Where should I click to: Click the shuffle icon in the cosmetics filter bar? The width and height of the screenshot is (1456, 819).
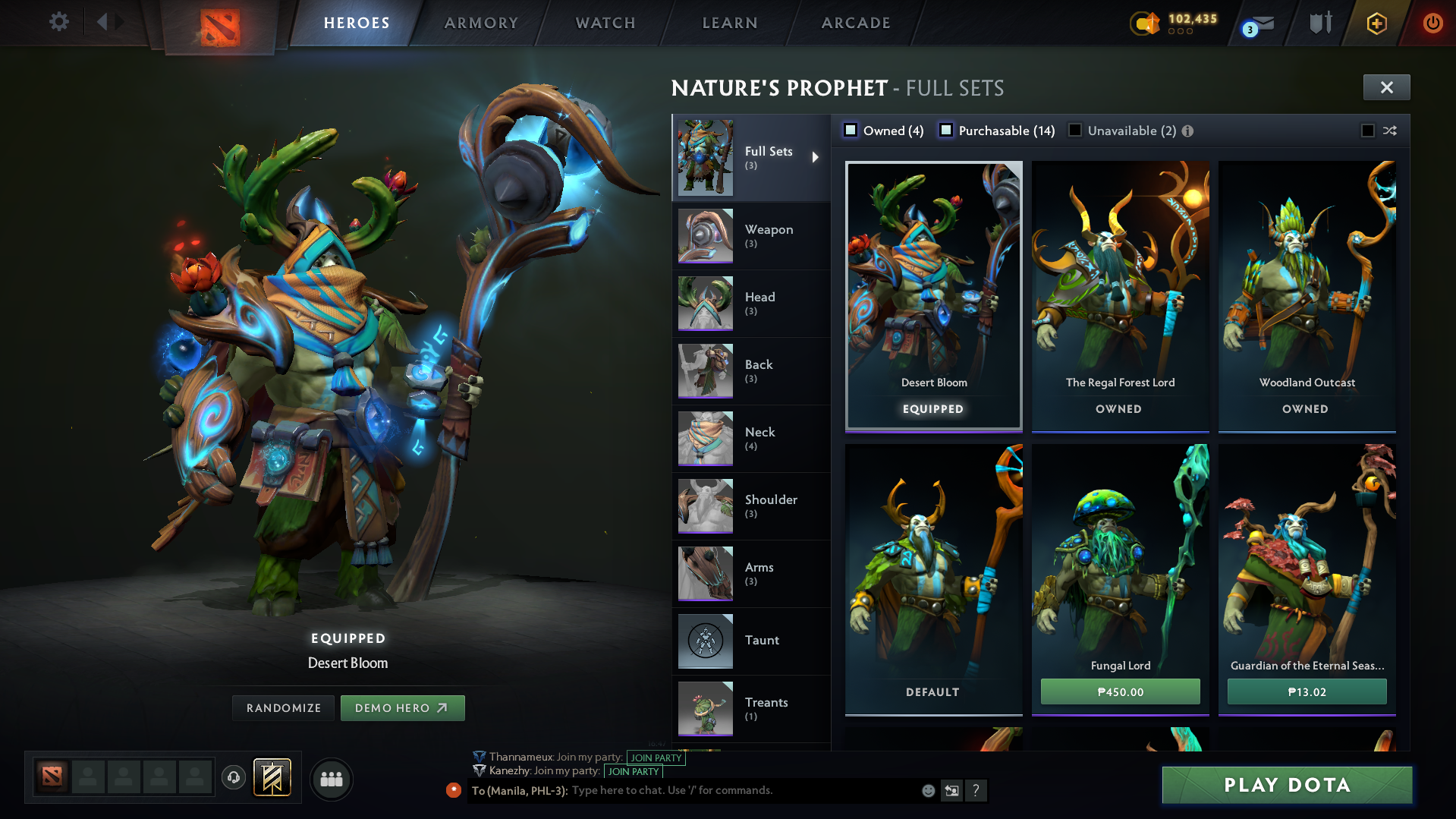pyautogui.click(x=1390, y=131)
